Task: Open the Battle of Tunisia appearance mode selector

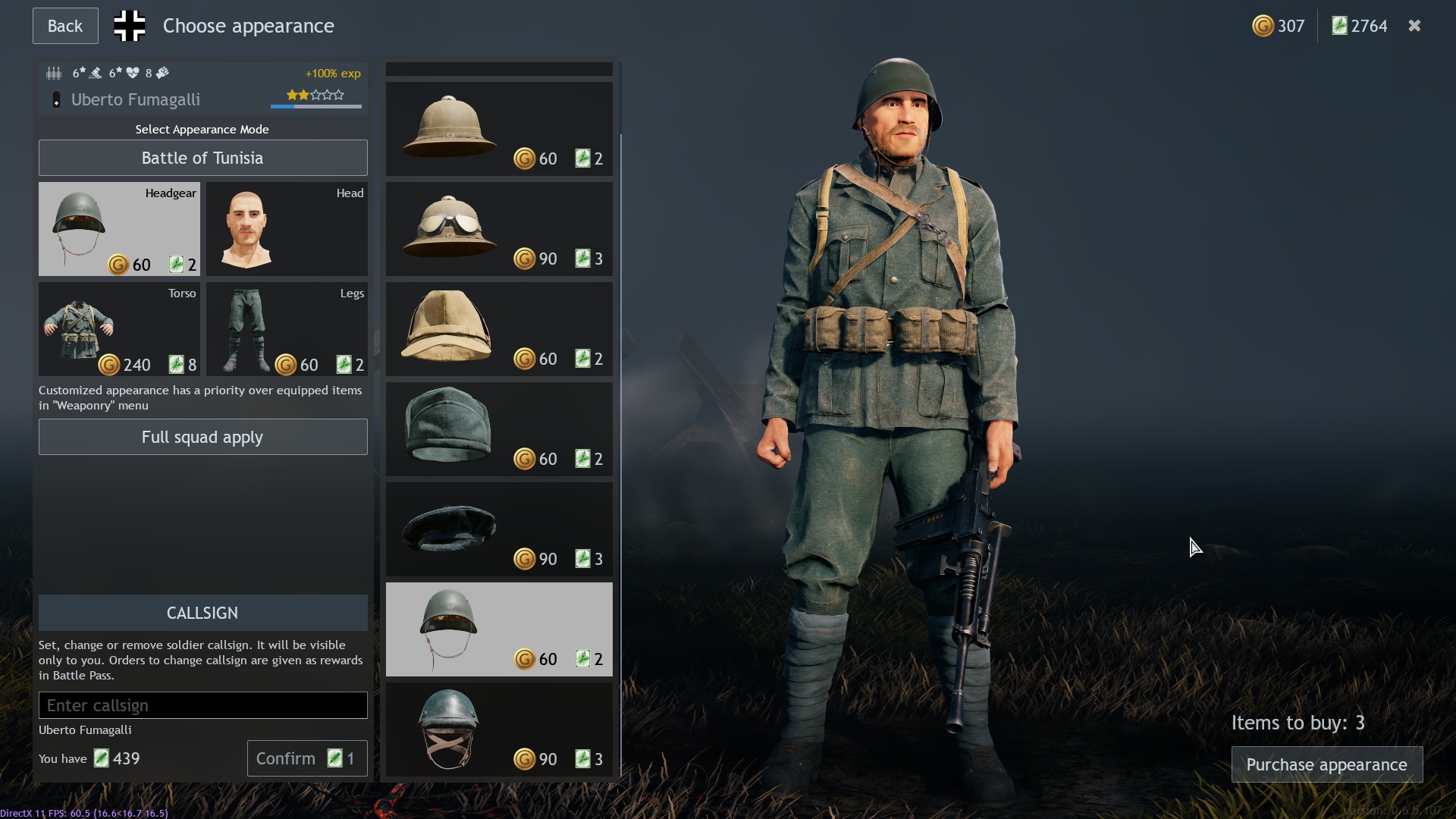Action: pyautogui.click(x=202, y=158)
